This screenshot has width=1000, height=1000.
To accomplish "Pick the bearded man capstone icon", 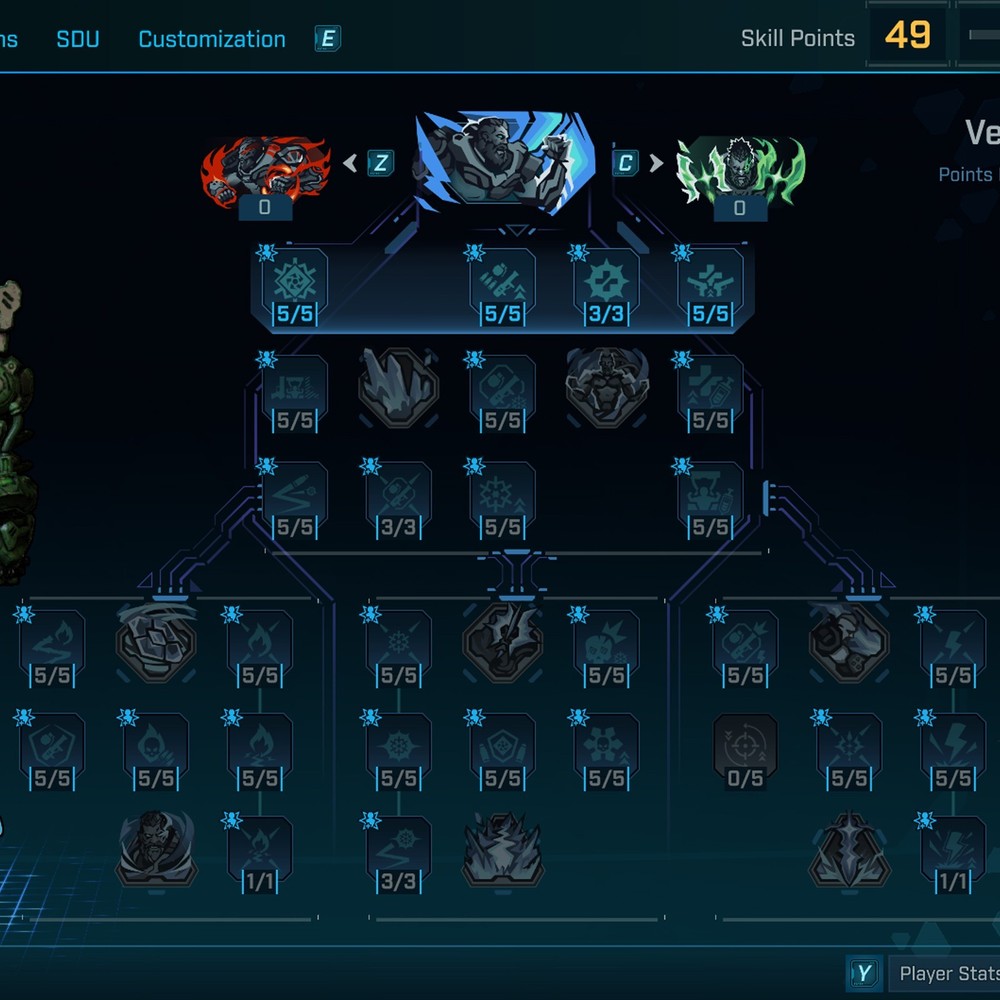I will pyautogui.click(x=156, y=849).
